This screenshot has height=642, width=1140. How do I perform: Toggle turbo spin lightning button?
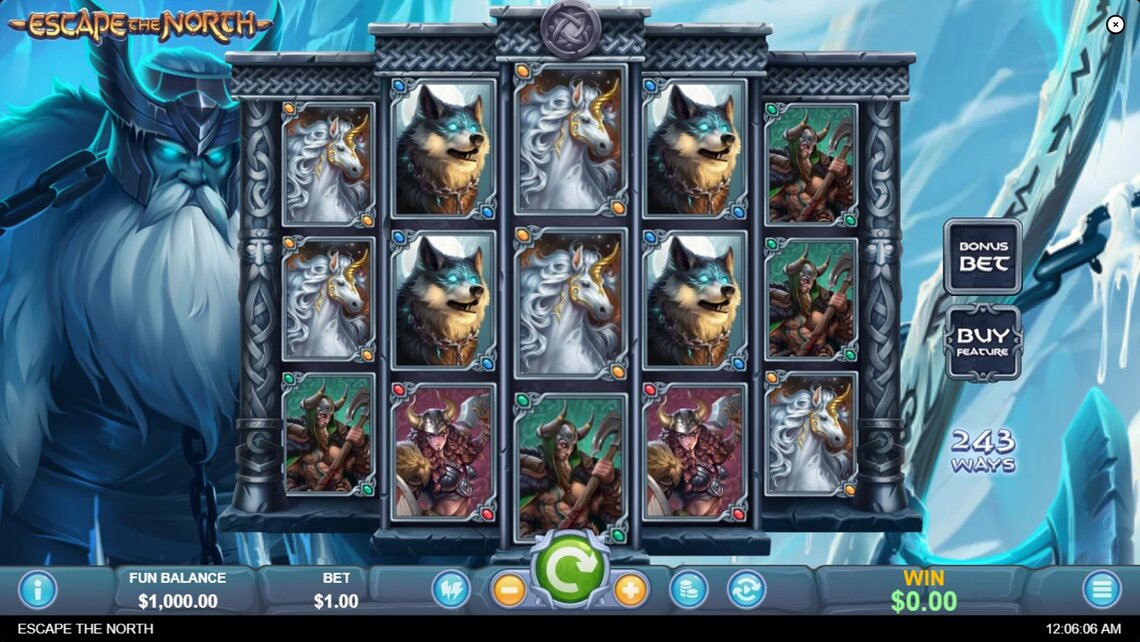[450, 589]
